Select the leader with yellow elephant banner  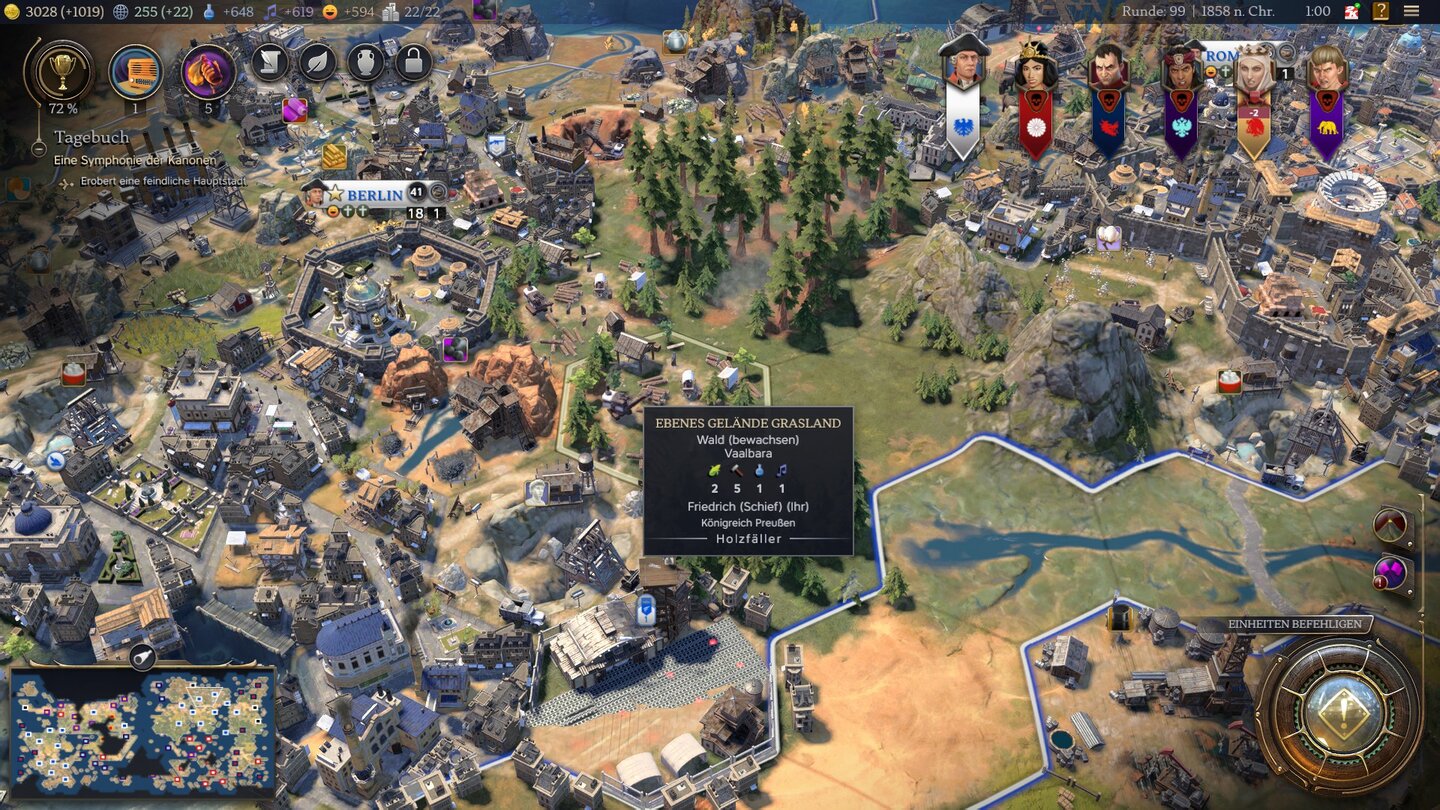pos(1327,66)
